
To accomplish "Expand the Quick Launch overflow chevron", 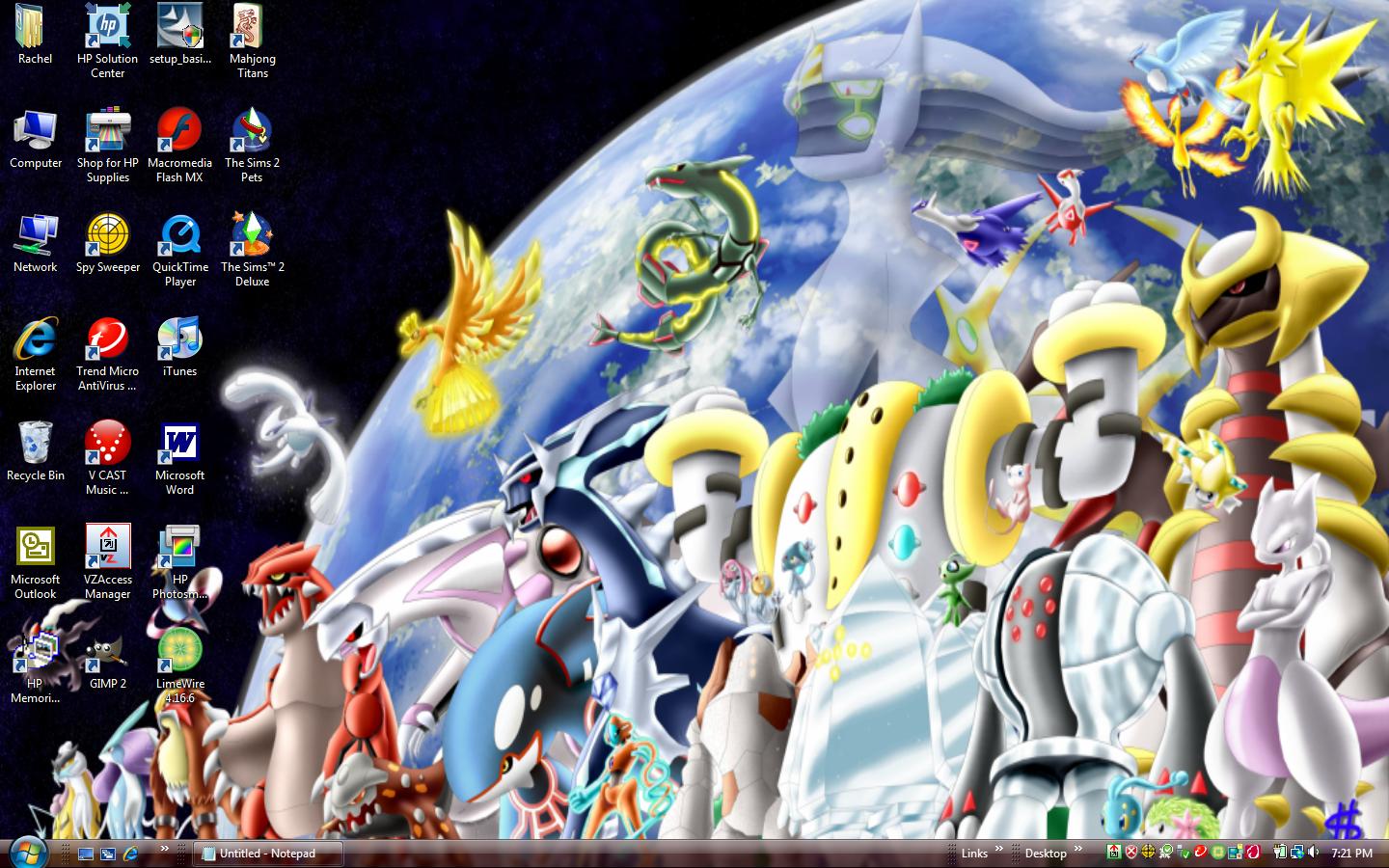I will pyautogui.click(x=164, y=852).
